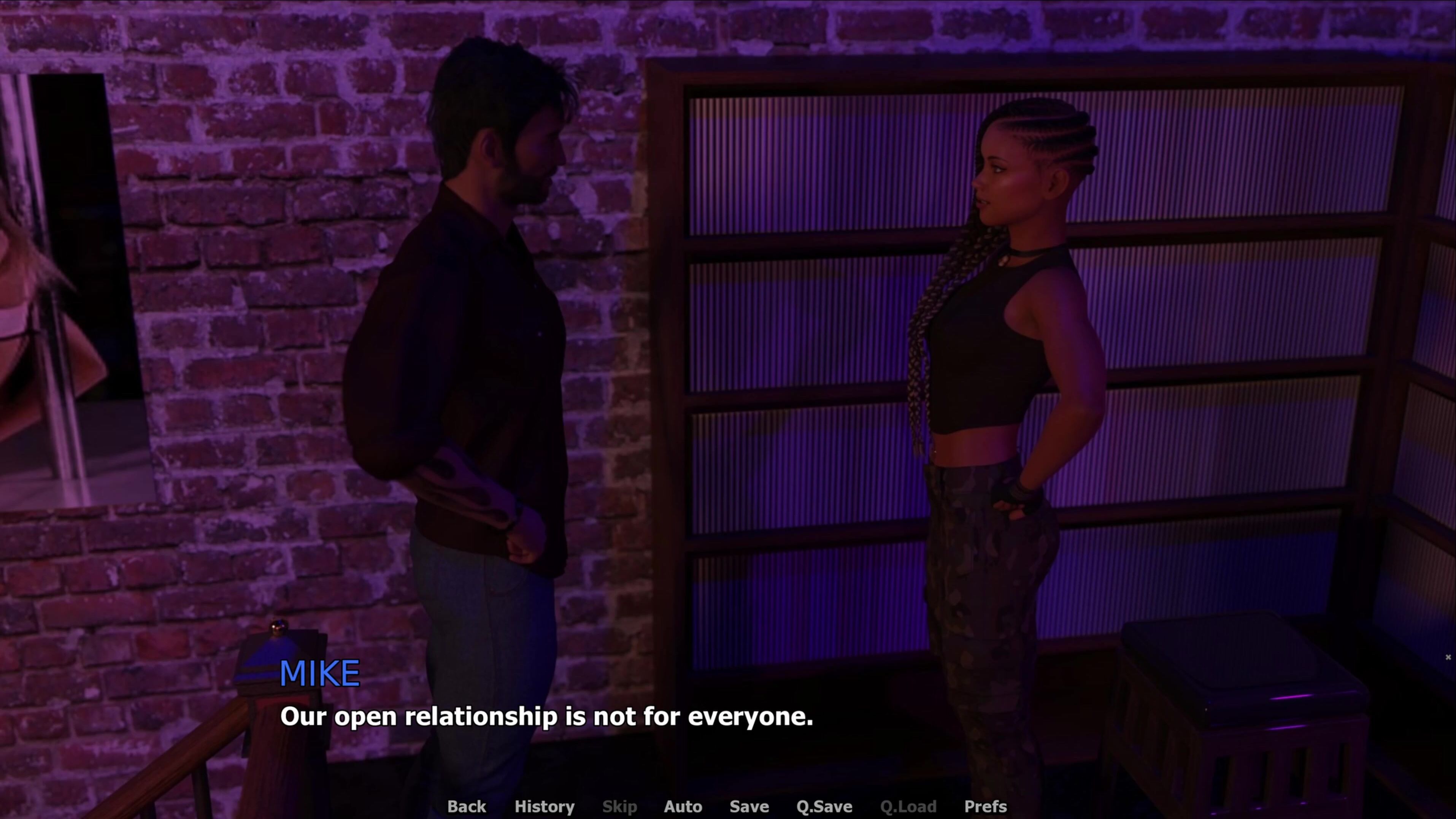Open the dialogue History log
This screenshot has width=1456, height=819.
pyautogui.click(x=544, y=806)
